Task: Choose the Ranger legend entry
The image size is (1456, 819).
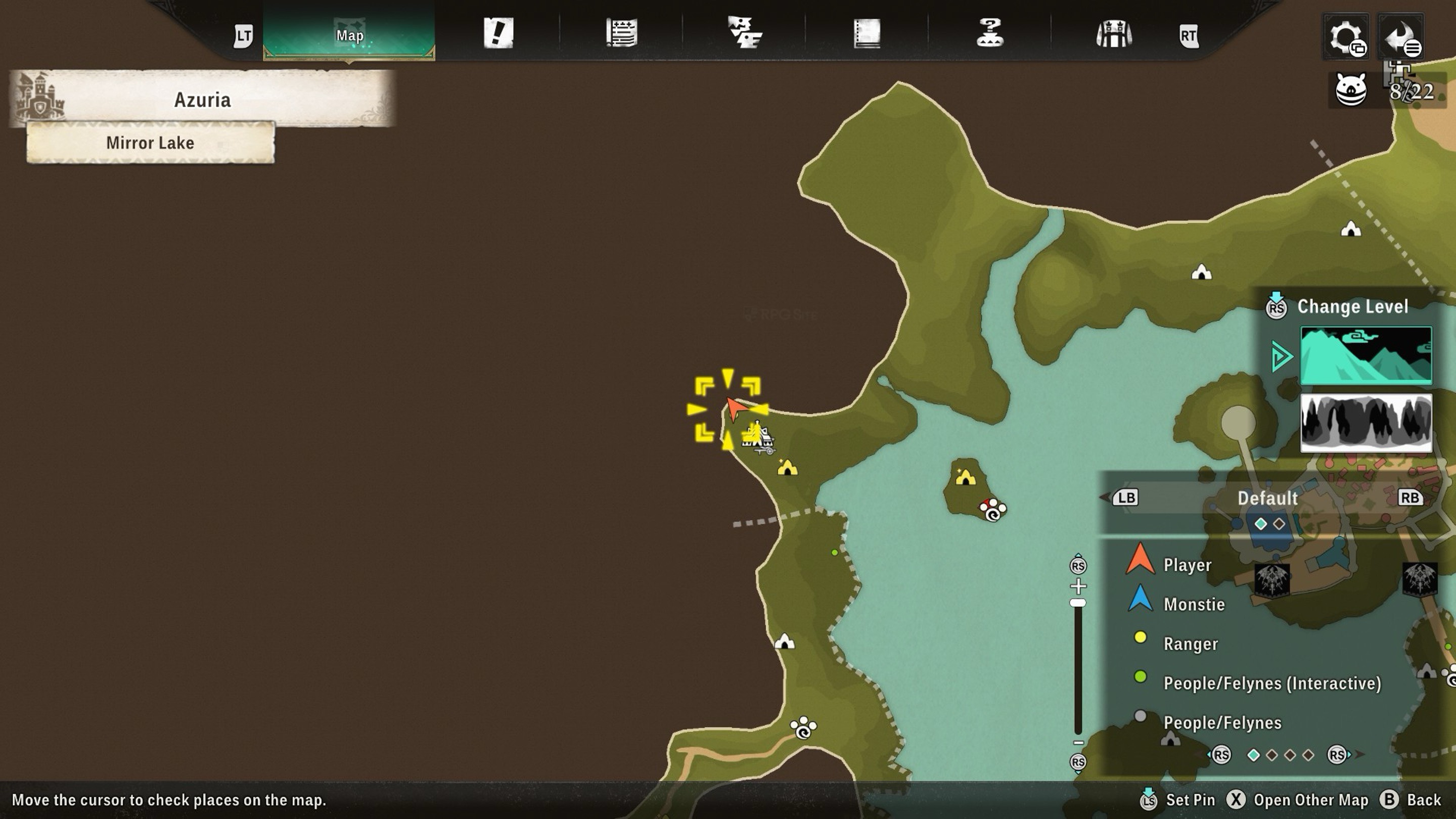Action: click(x=1190, y=644)
